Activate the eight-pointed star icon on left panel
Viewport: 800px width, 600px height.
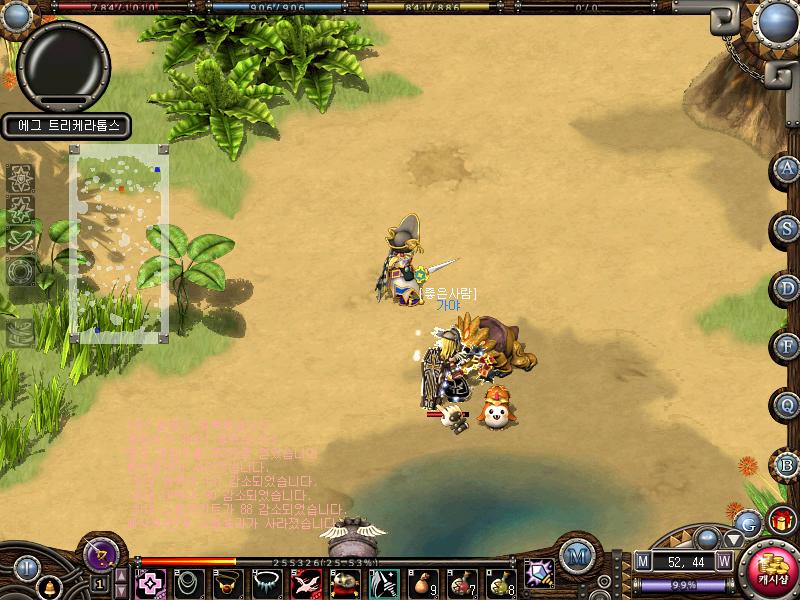[x=22, y=178]
